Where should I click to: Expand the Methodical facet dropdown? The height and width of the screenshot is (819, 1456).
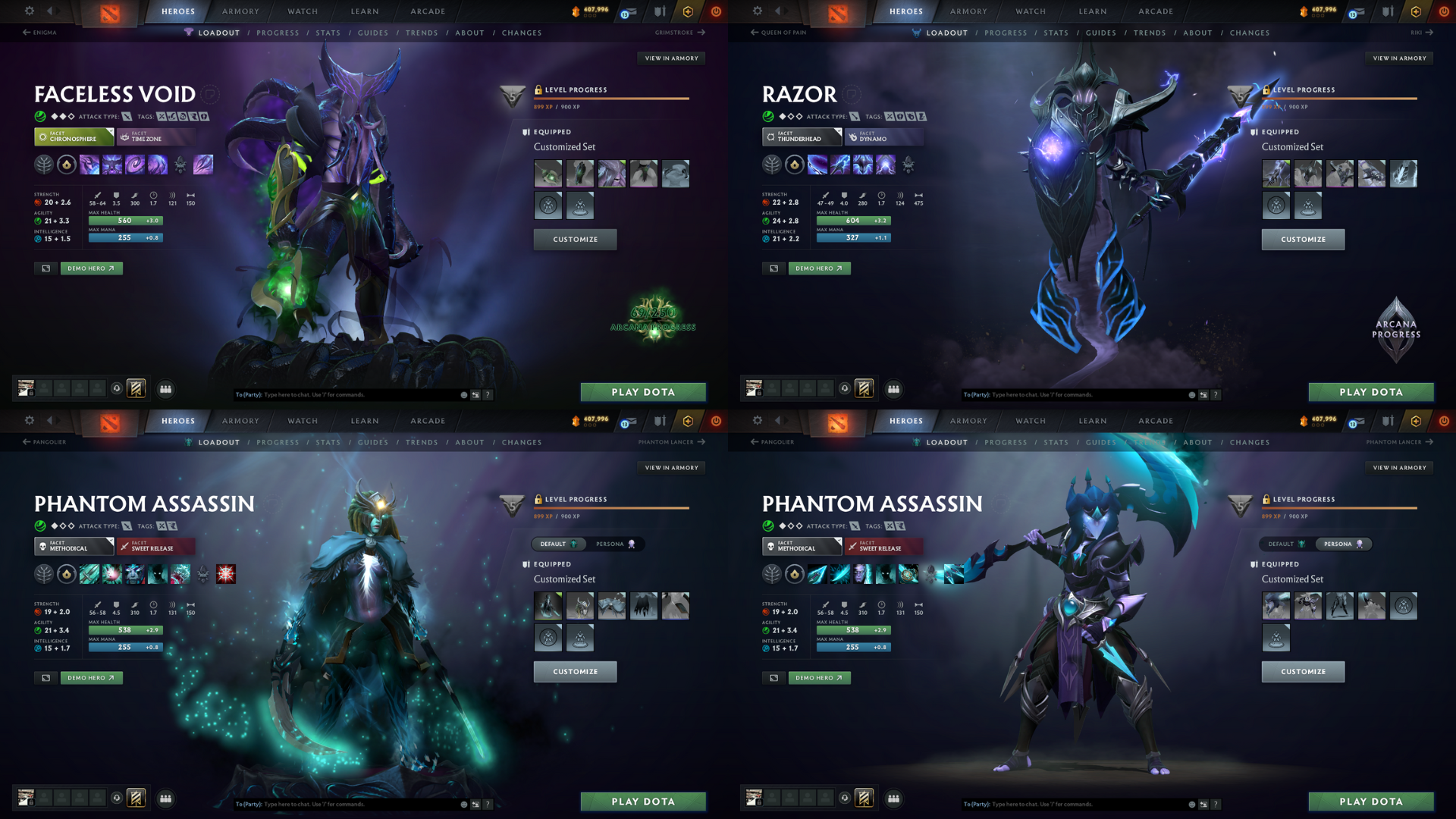pos(74,546)
